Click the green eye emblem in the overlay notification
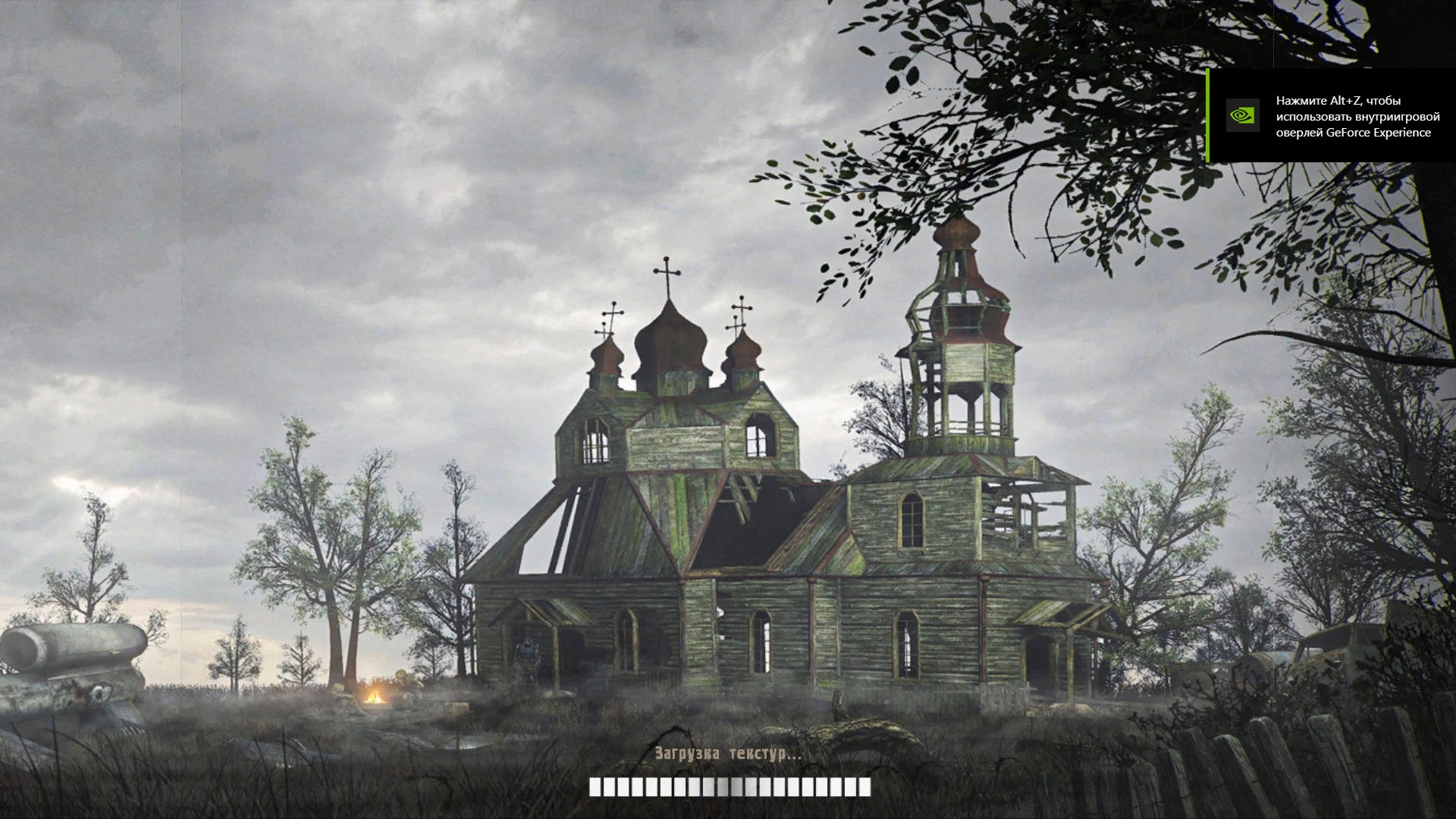Viewport: 1456px width, 819px height. pyautogui.click(x=1242, y=116)
